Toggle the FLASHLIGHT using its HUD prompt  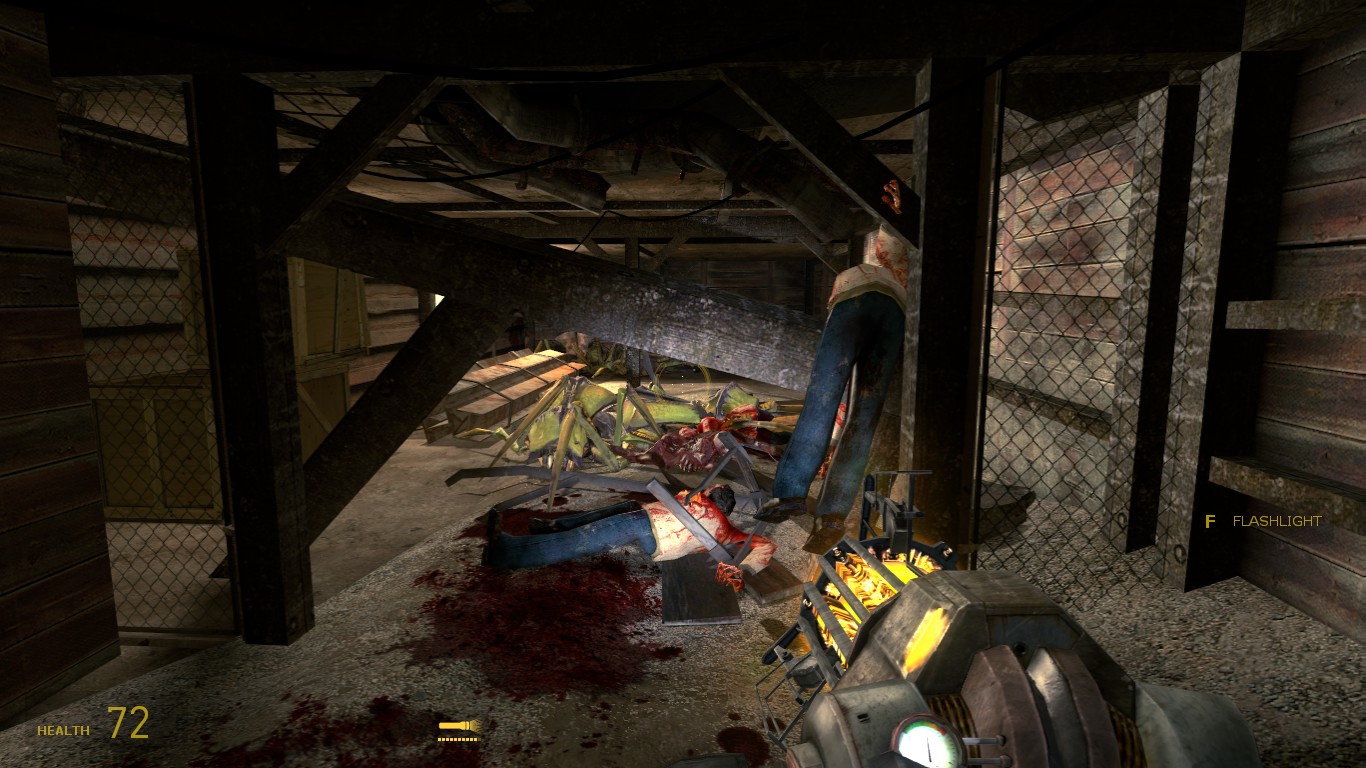click(x=1277, y=521)
